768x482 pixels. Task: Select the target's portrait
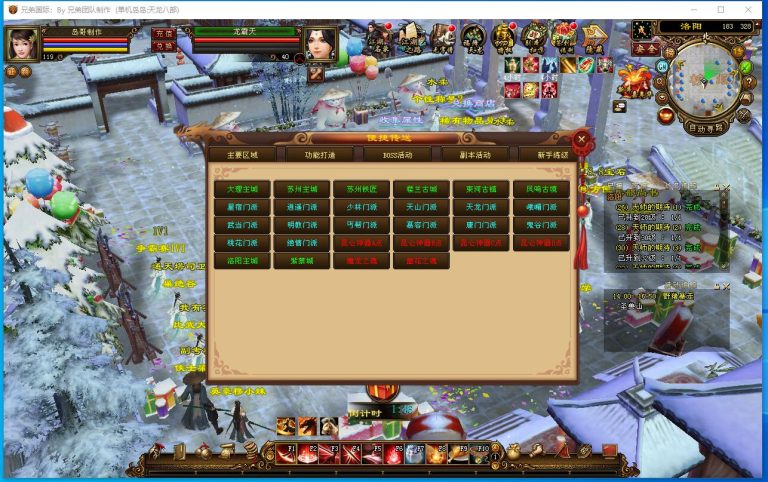[x=320, y=44]
